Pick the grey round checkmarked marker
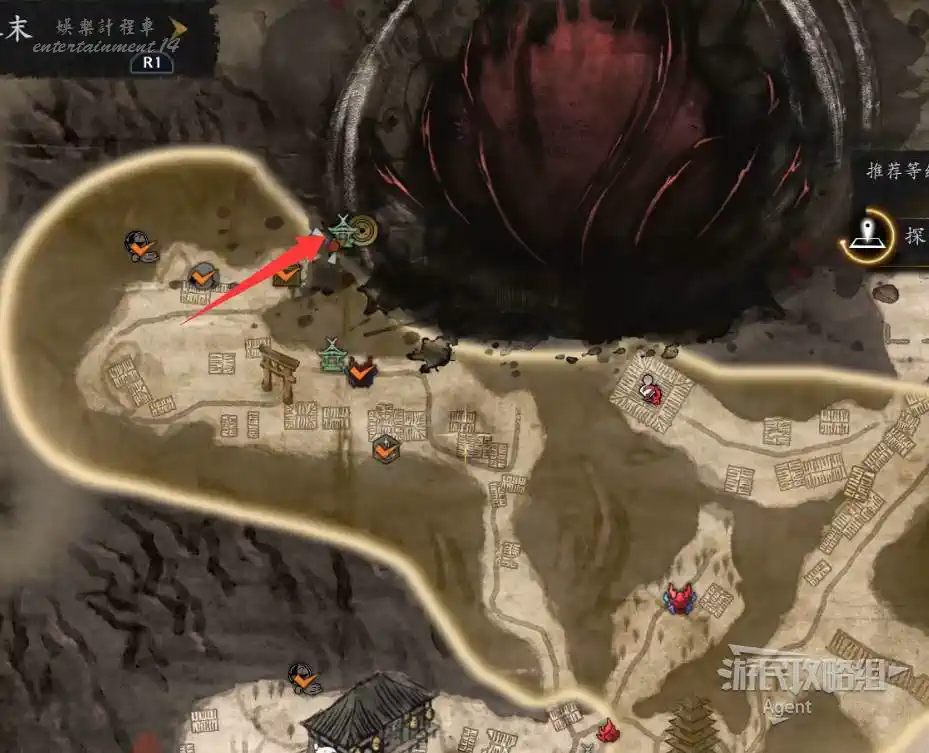This screenshot has width=929, height=753. [204, 275]
